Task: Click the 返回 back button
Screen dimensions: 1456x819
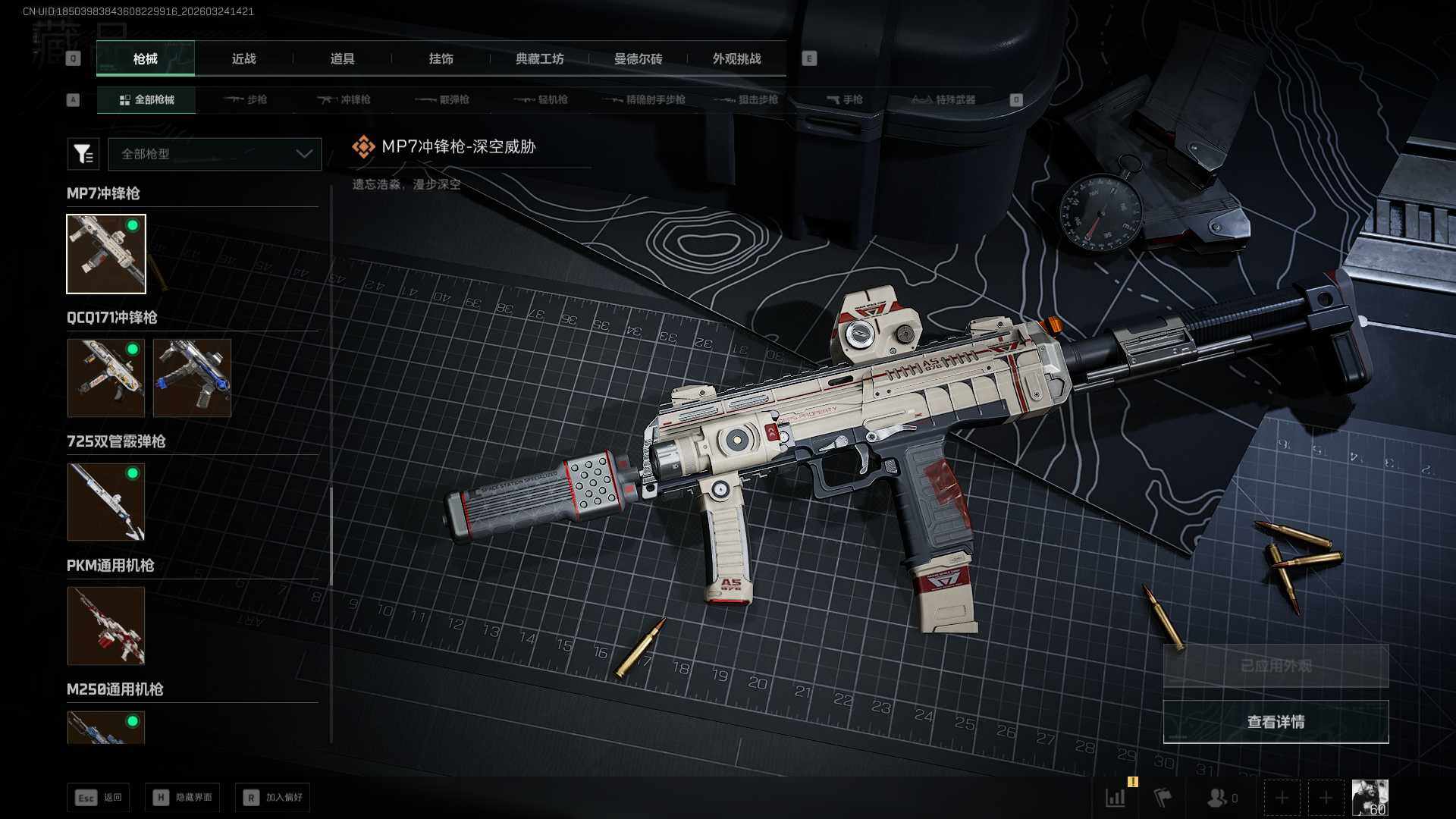Action: point(99,798)
